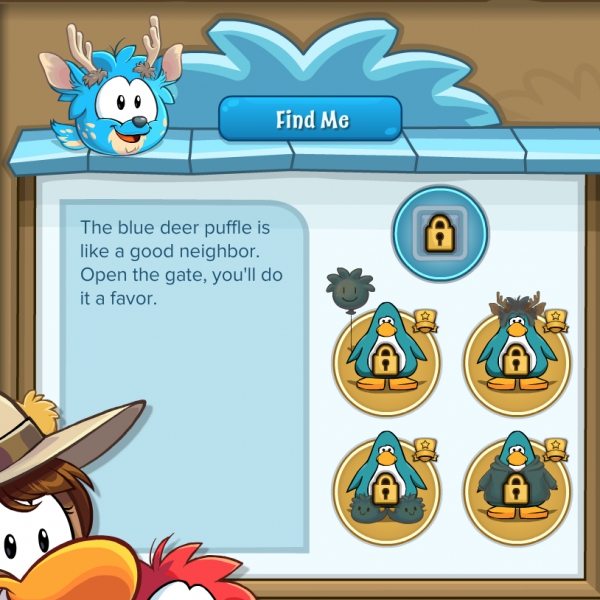
Task: Choose the locked puffle balloon penguin reward
Action: pos(386,353)
